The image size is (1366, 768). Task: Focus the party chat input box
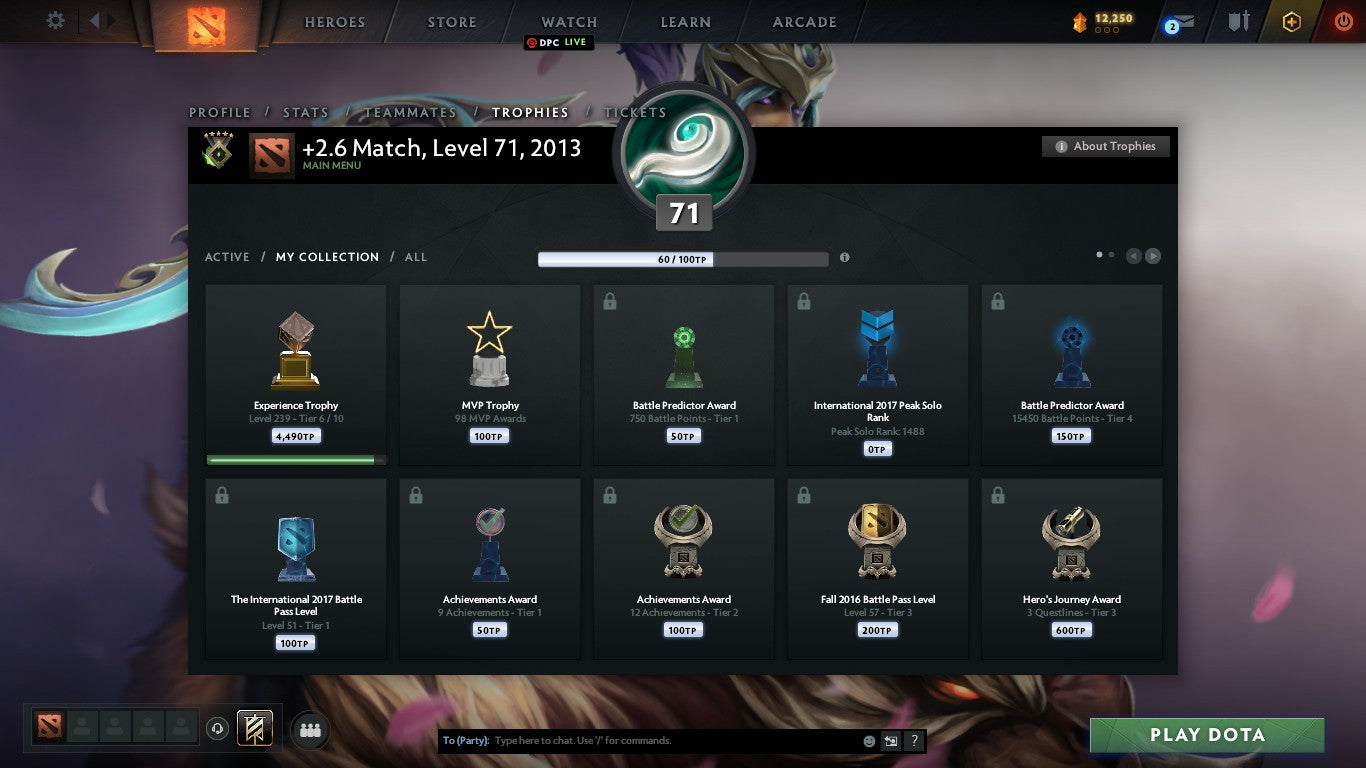coord(670,741)
